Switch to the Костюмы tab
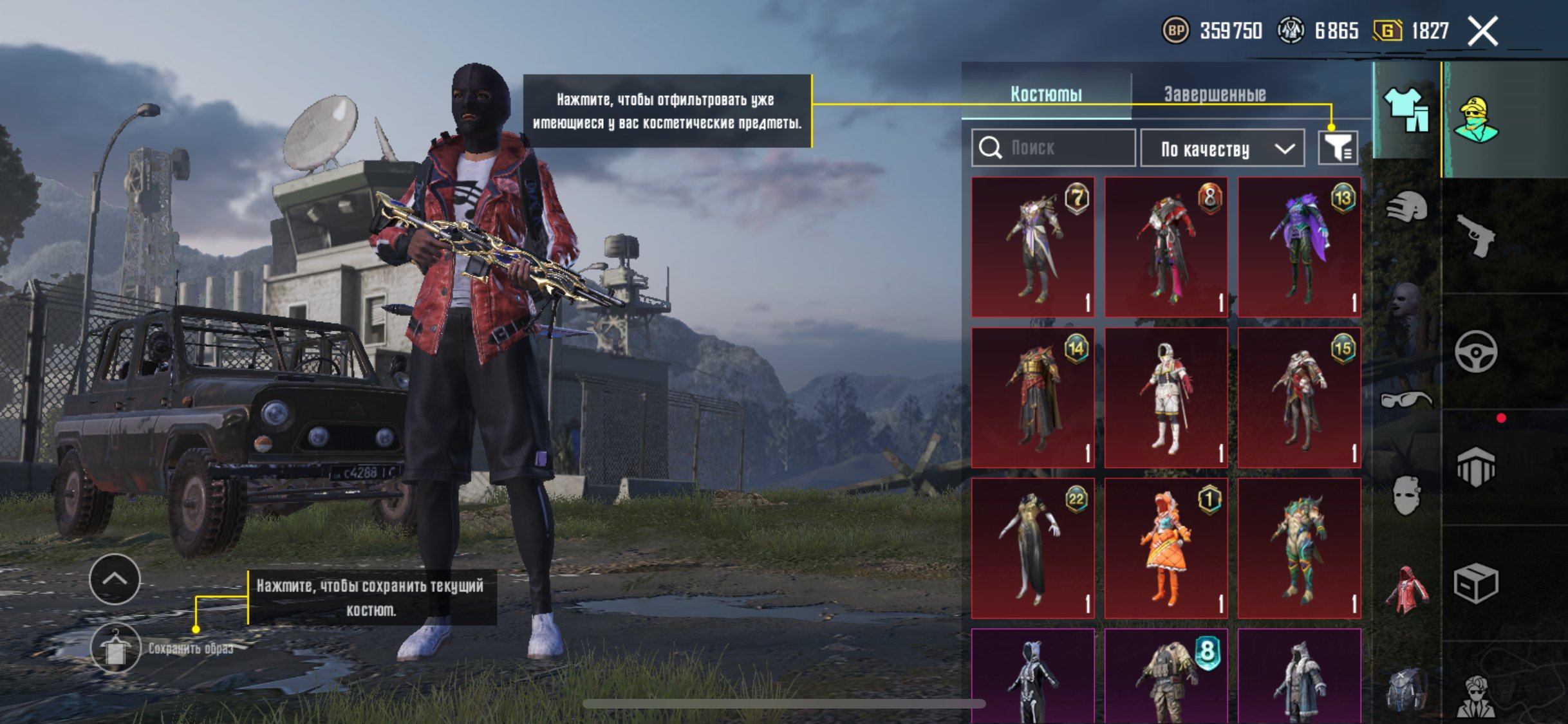 click(1046, 94)
